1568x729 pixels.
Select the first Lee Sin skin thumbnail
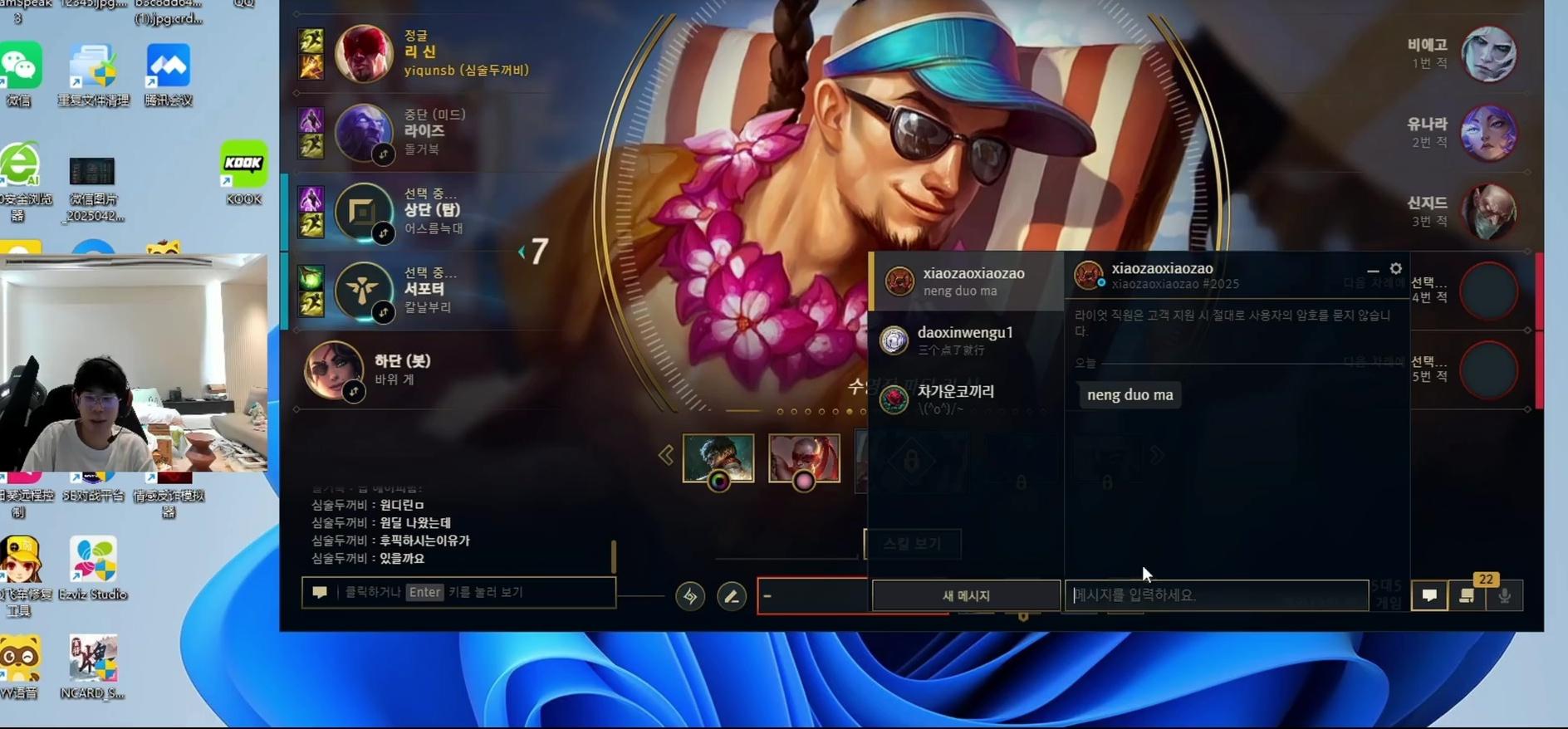coord(718,457)
